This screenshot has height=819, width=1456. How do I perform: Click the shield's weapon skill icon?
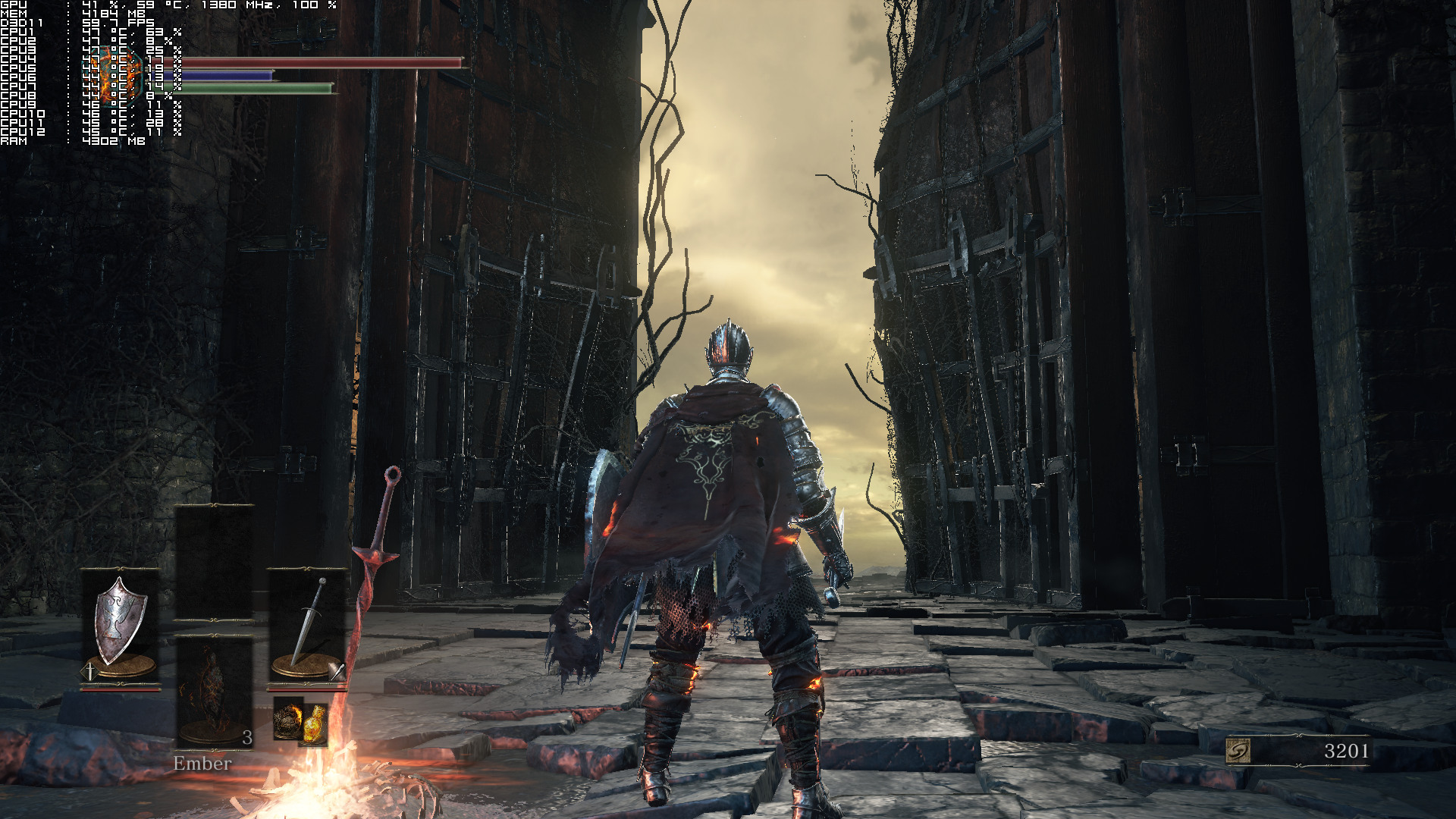click(89, 671)
